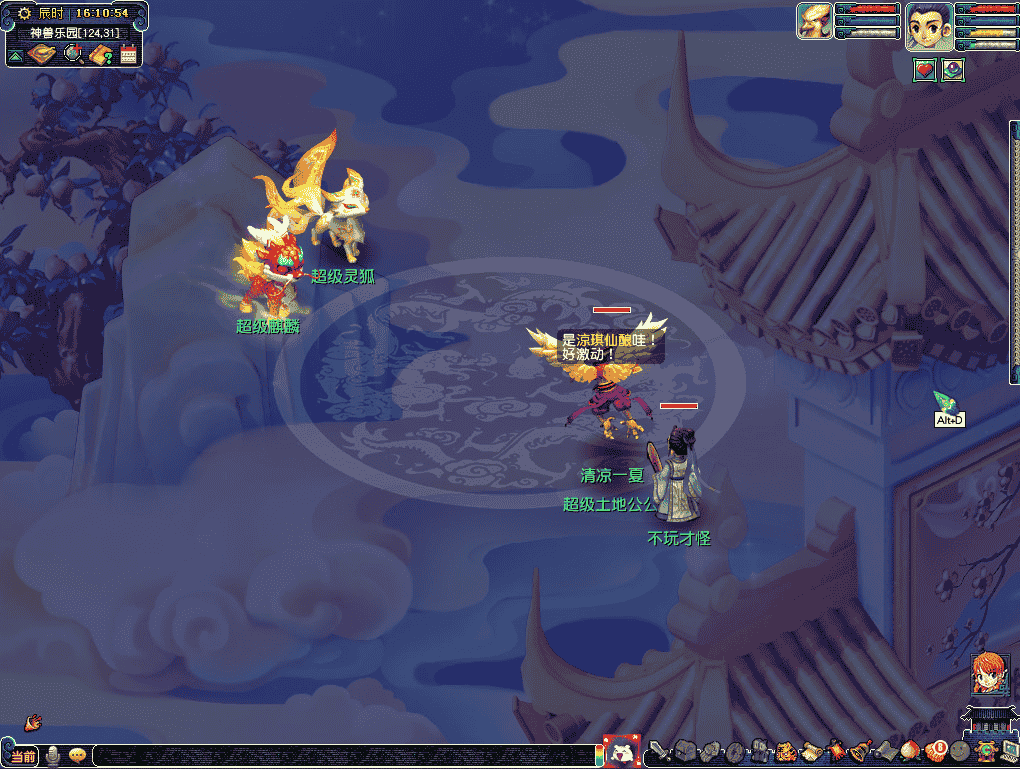Viewport: 1020px width, 769px height.
Task: Click the hand gesture icon above chat
Action: 33,721
